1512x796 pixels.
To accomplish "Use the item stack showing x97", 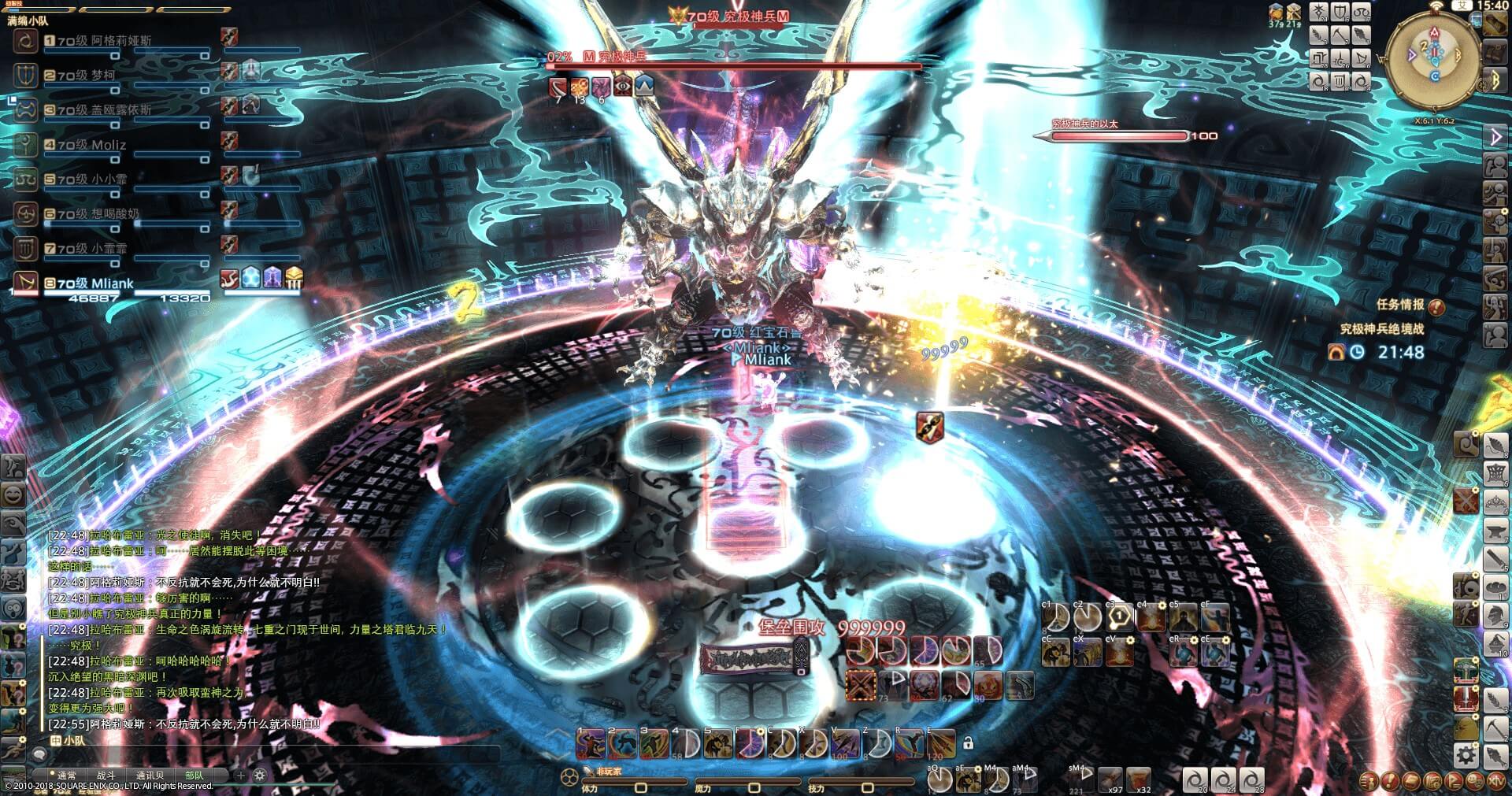I will [1110, 779].
